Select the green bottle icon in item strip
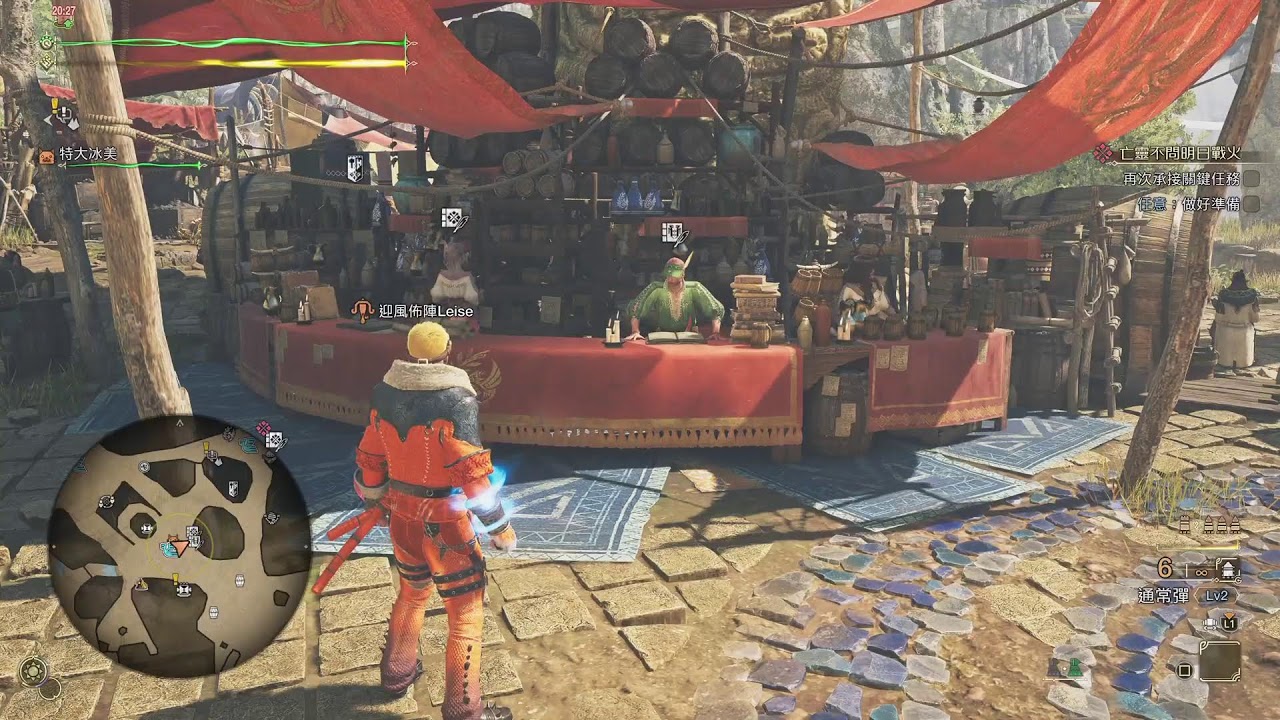 pos(1074,665)
